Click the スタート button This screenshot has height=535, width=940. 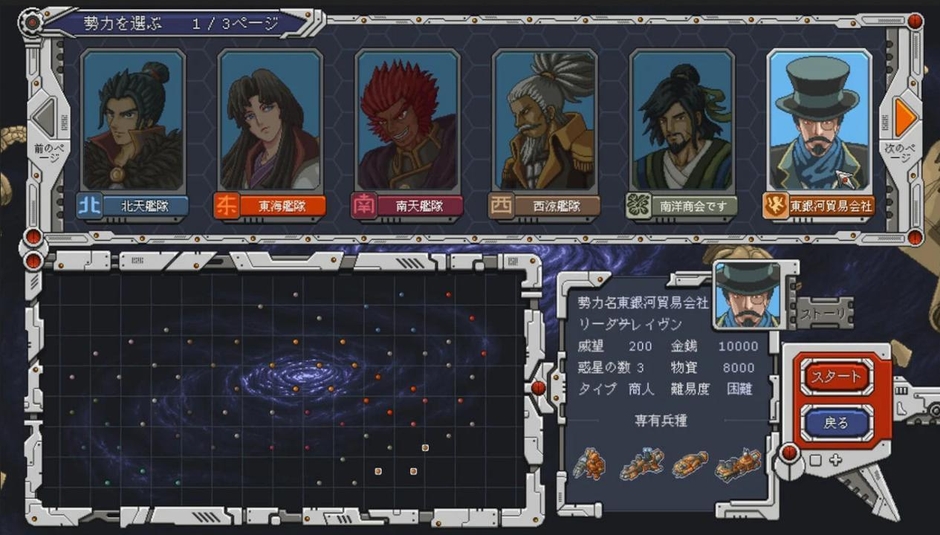[x=835, y=377]
